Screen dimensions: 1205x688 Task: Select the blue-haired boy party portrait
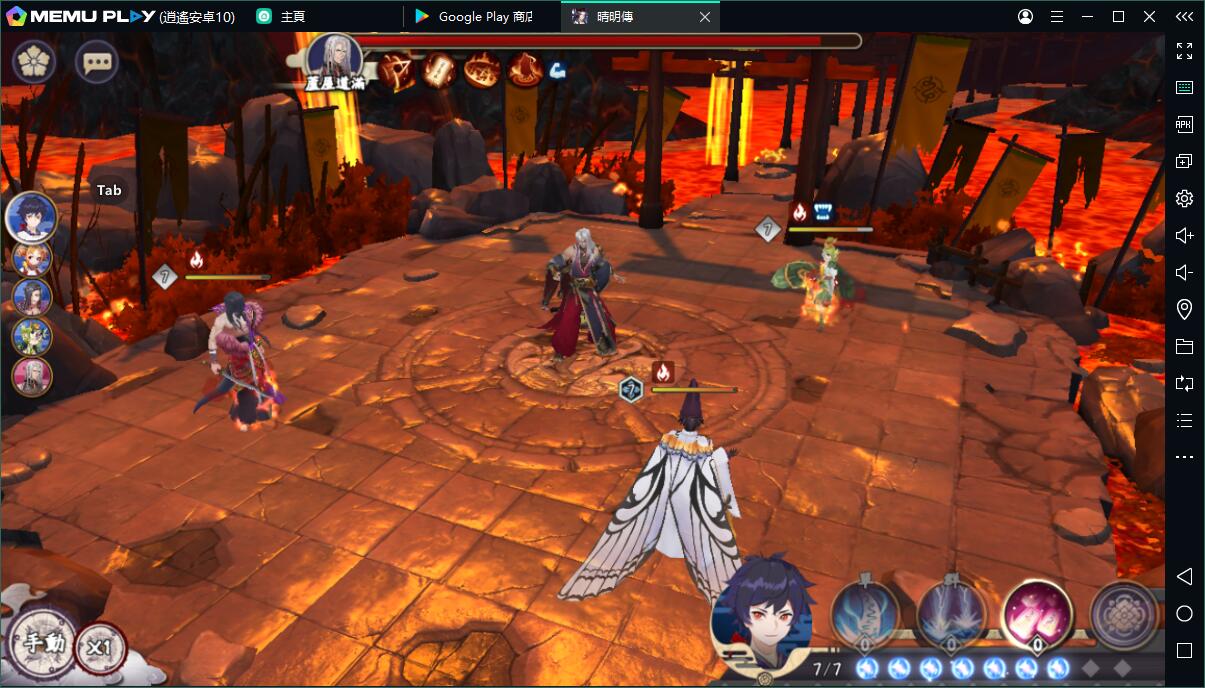tap(31, 217)
